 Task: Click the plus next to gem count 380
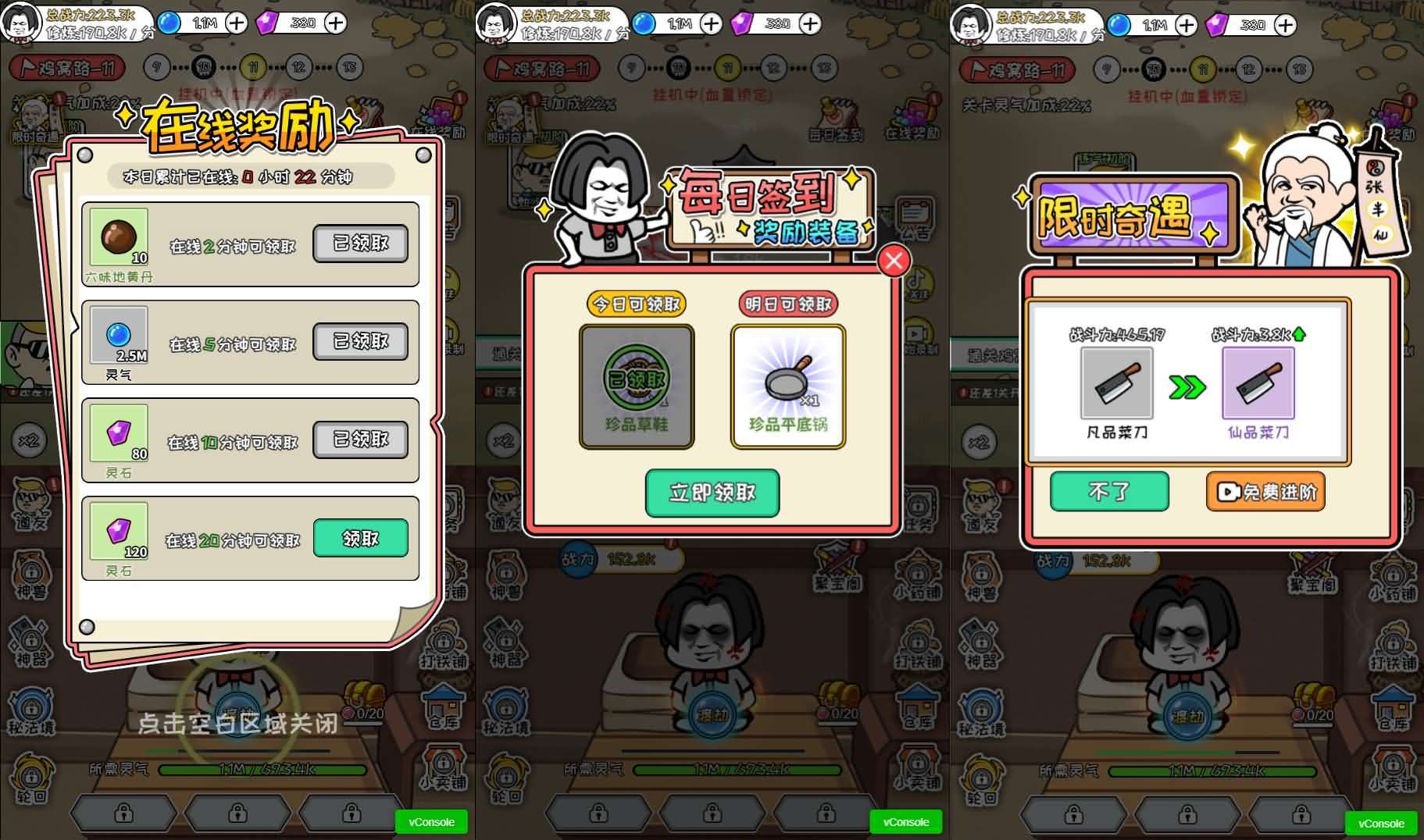click(337, 23)
